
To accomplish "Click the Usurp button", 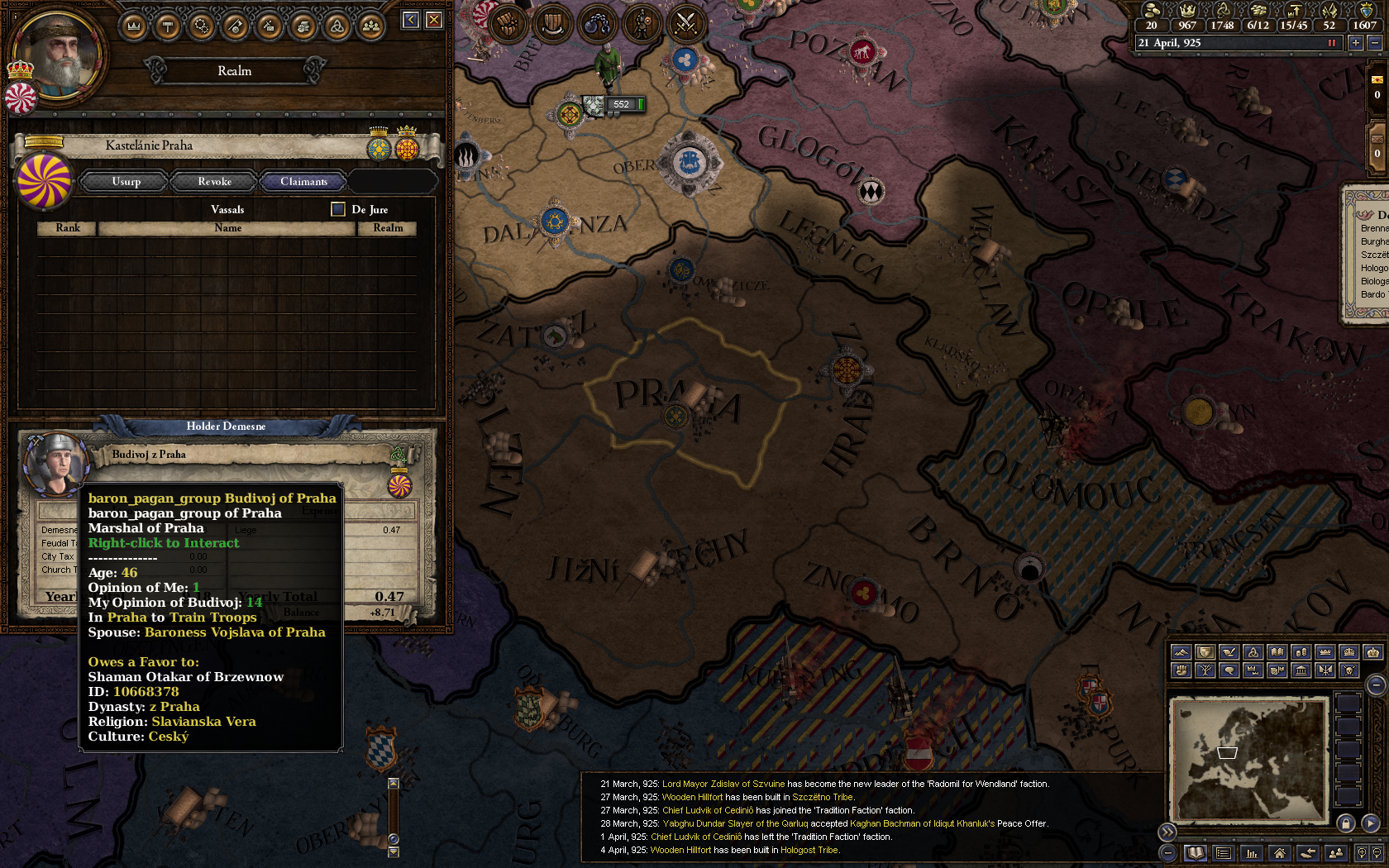I will (x=124, y=181).
